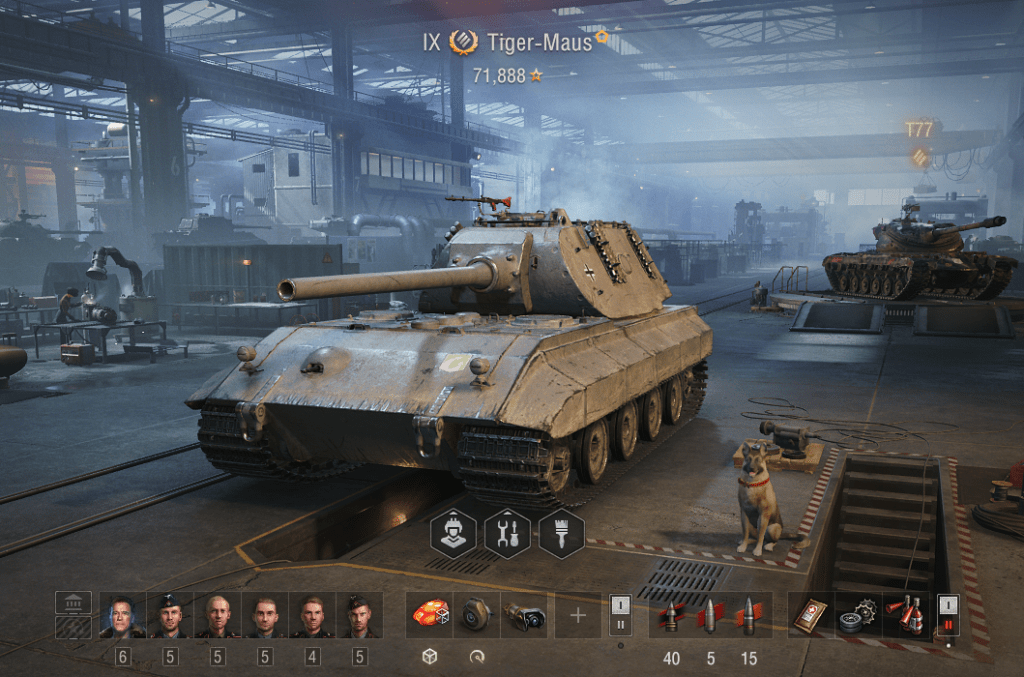Image resolution: width=1024 pixels, height=677 pixels.
Task: Open the wrench and screwdriver maintenance button
Action: [507, 534]
